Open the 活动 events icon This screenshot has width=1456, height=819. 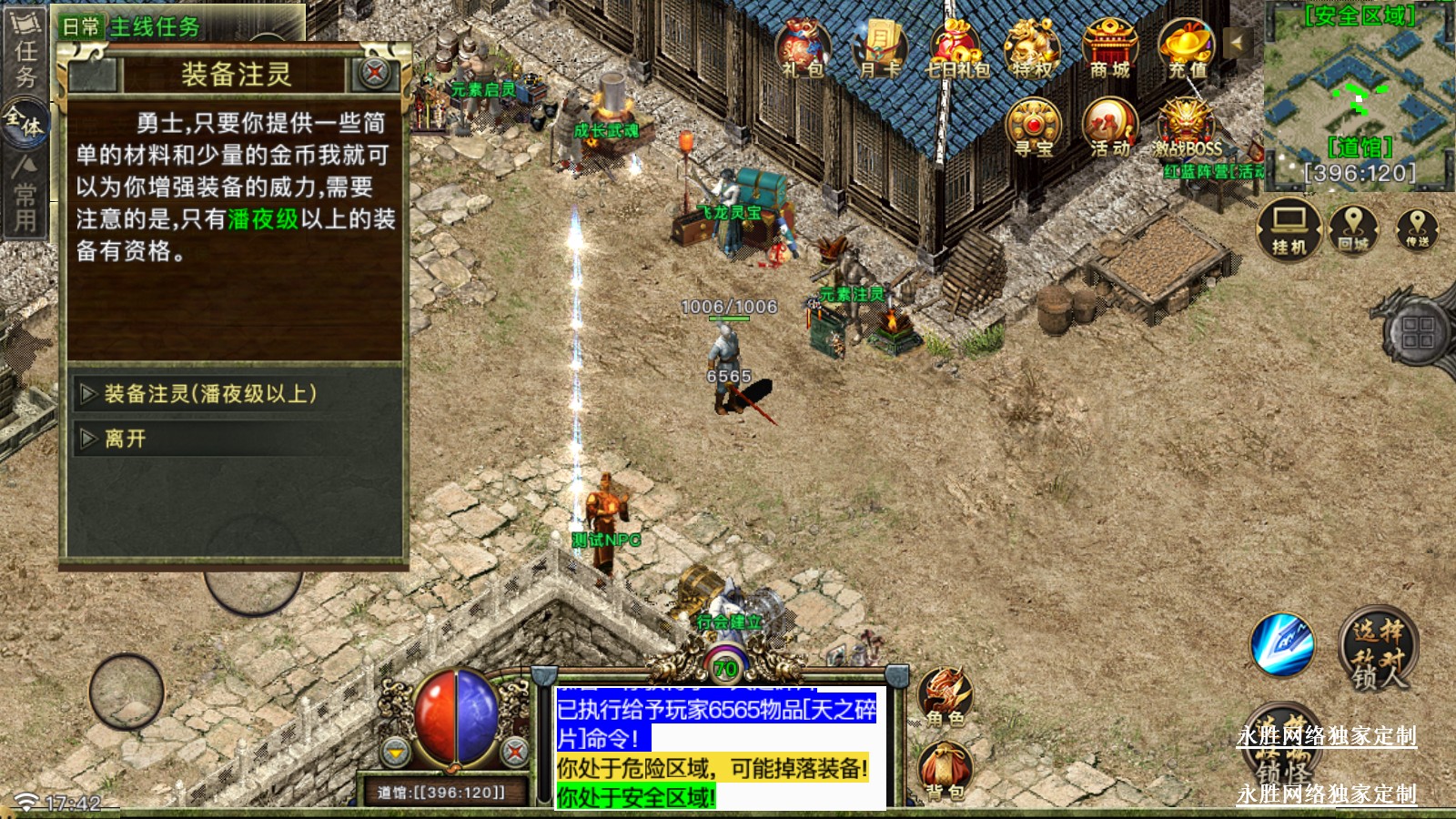pos(1109,126)
